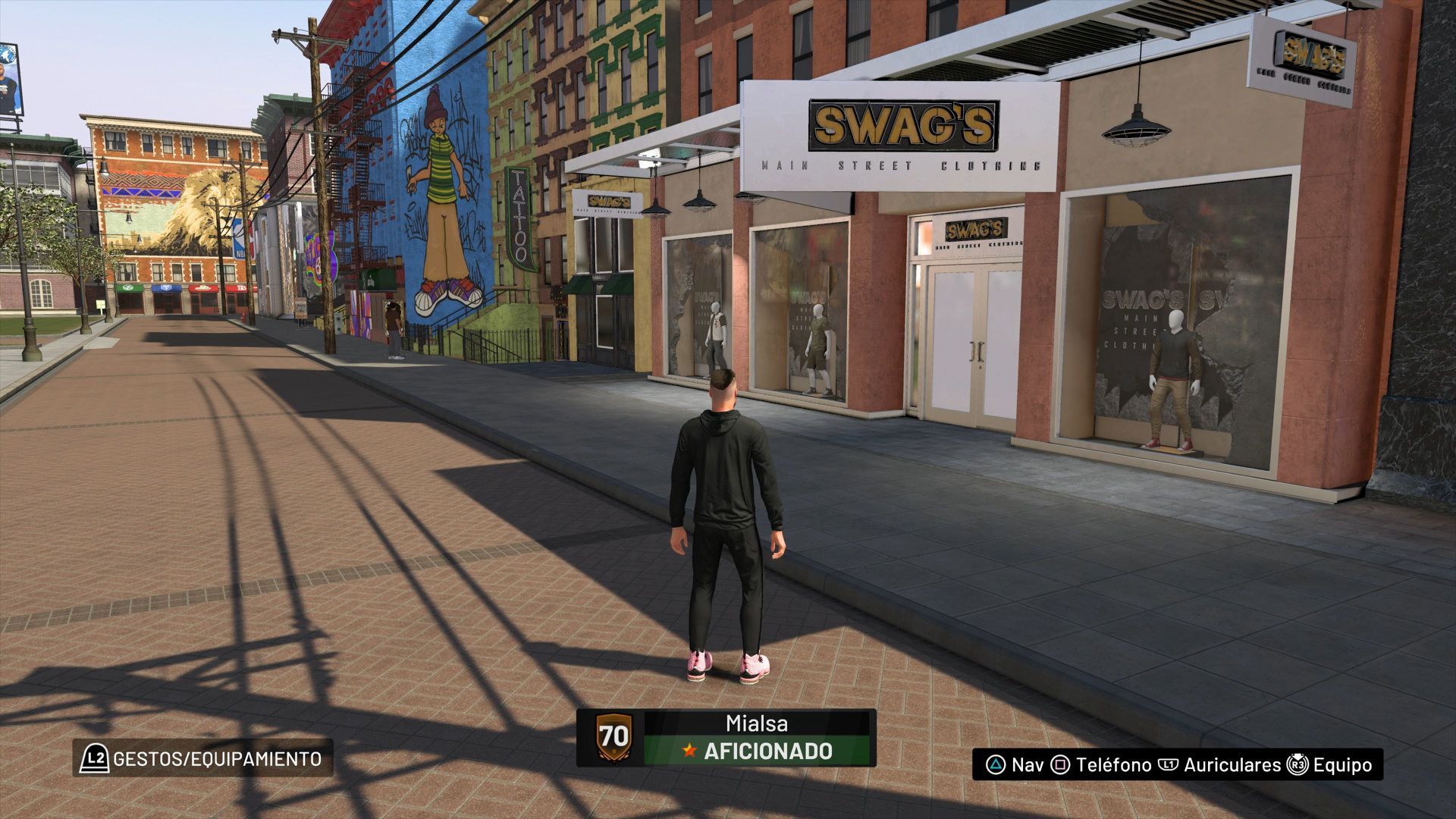Select the Mialsa player nameplate
The image size is (1456, 819).
(726, 737)
